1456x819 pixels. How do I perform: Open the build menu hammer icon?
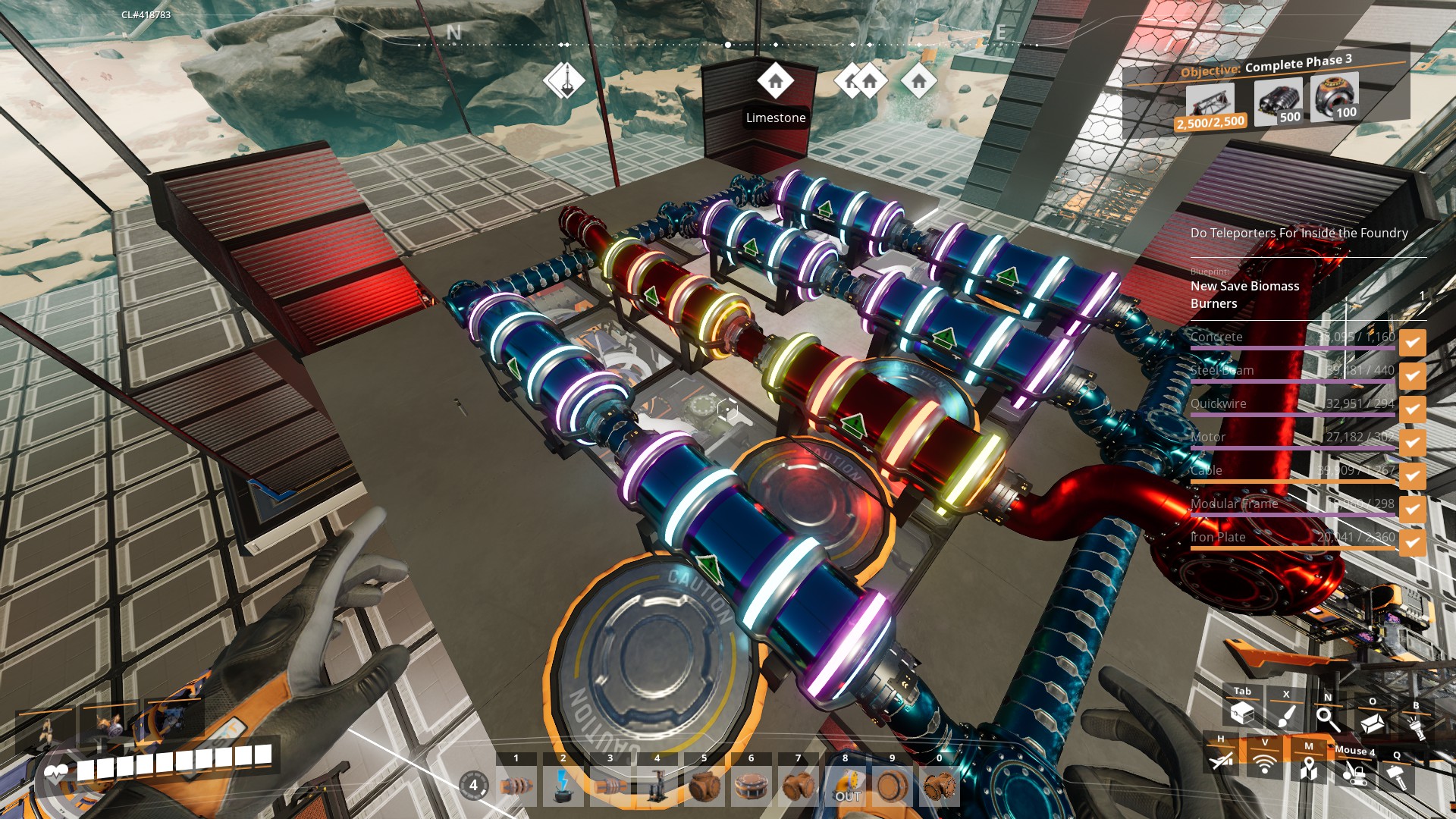tap(1397, 777)
